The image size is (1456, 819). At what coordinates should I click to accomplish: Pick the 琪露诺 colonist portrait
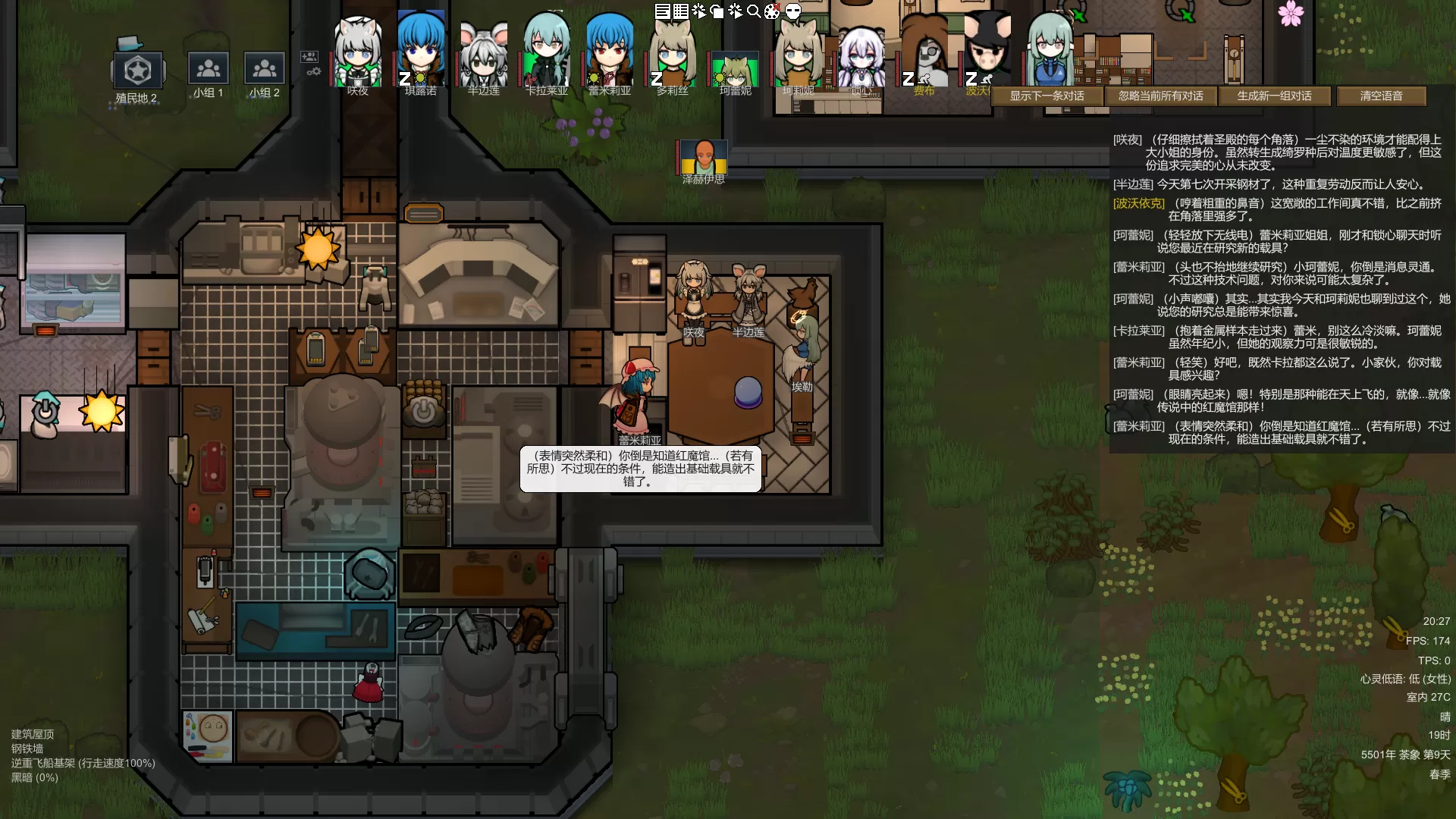pyautogui.click(x=421, y=53)
